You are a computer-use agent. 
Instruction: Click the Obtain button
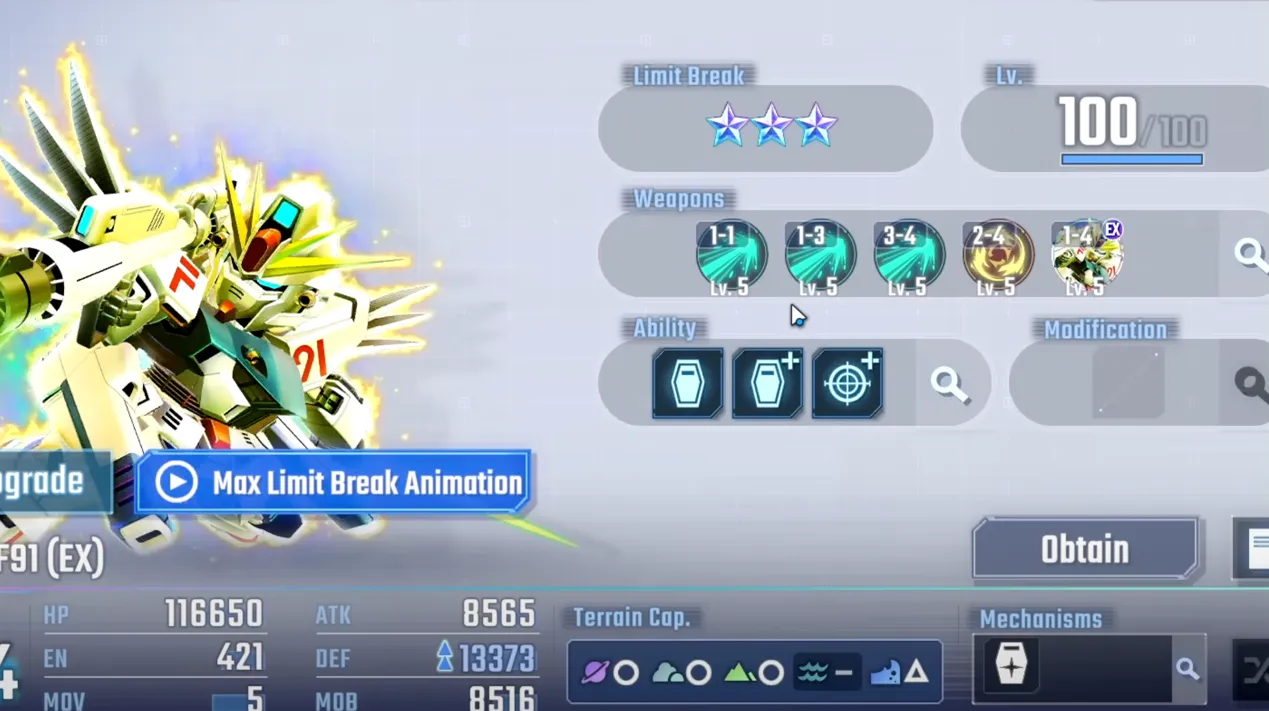coord(1085,549)
